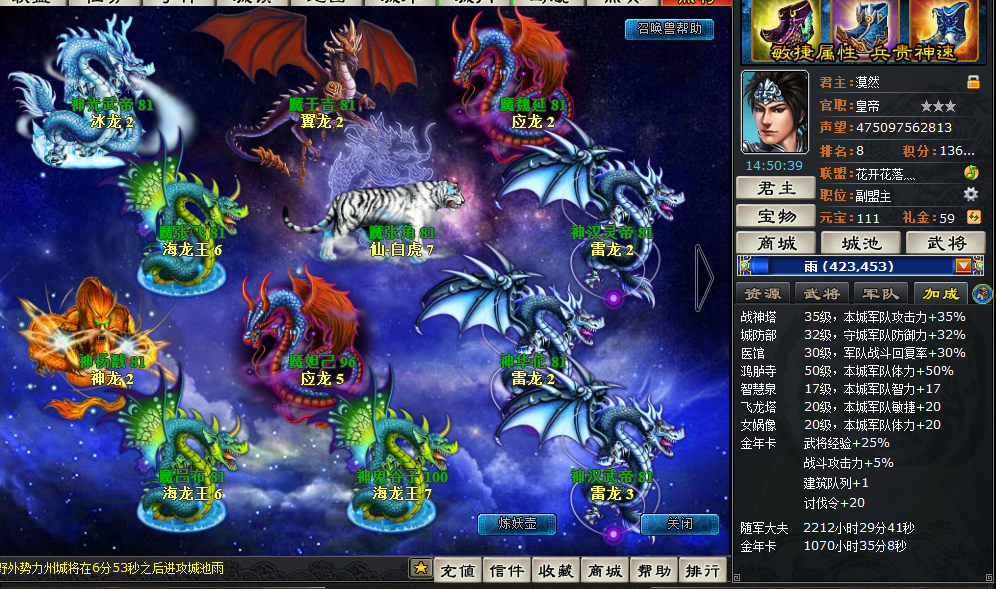This screenshot has height=589, width=996.
Task: Open the city selector dropdown arrow
Action: (963, 266)
